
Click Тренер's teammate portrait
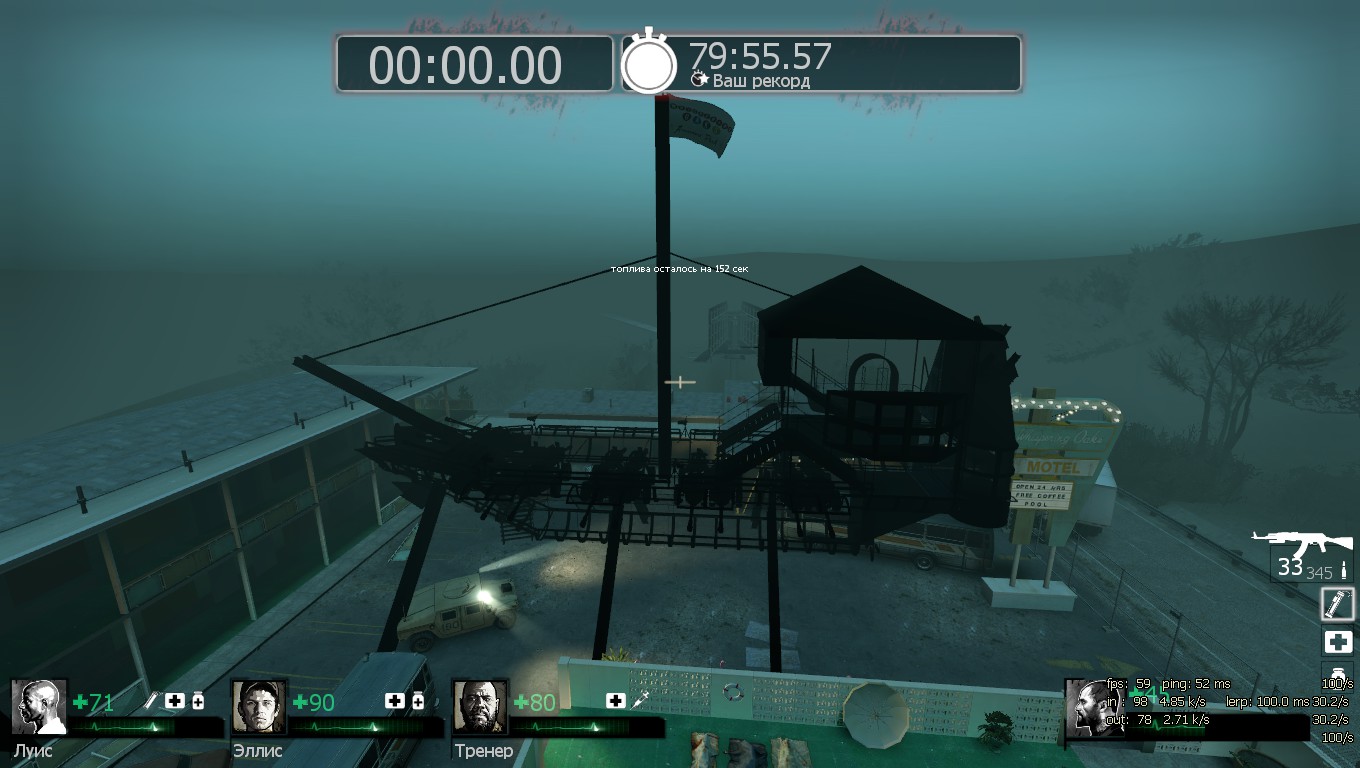click(x=480, y=707)
